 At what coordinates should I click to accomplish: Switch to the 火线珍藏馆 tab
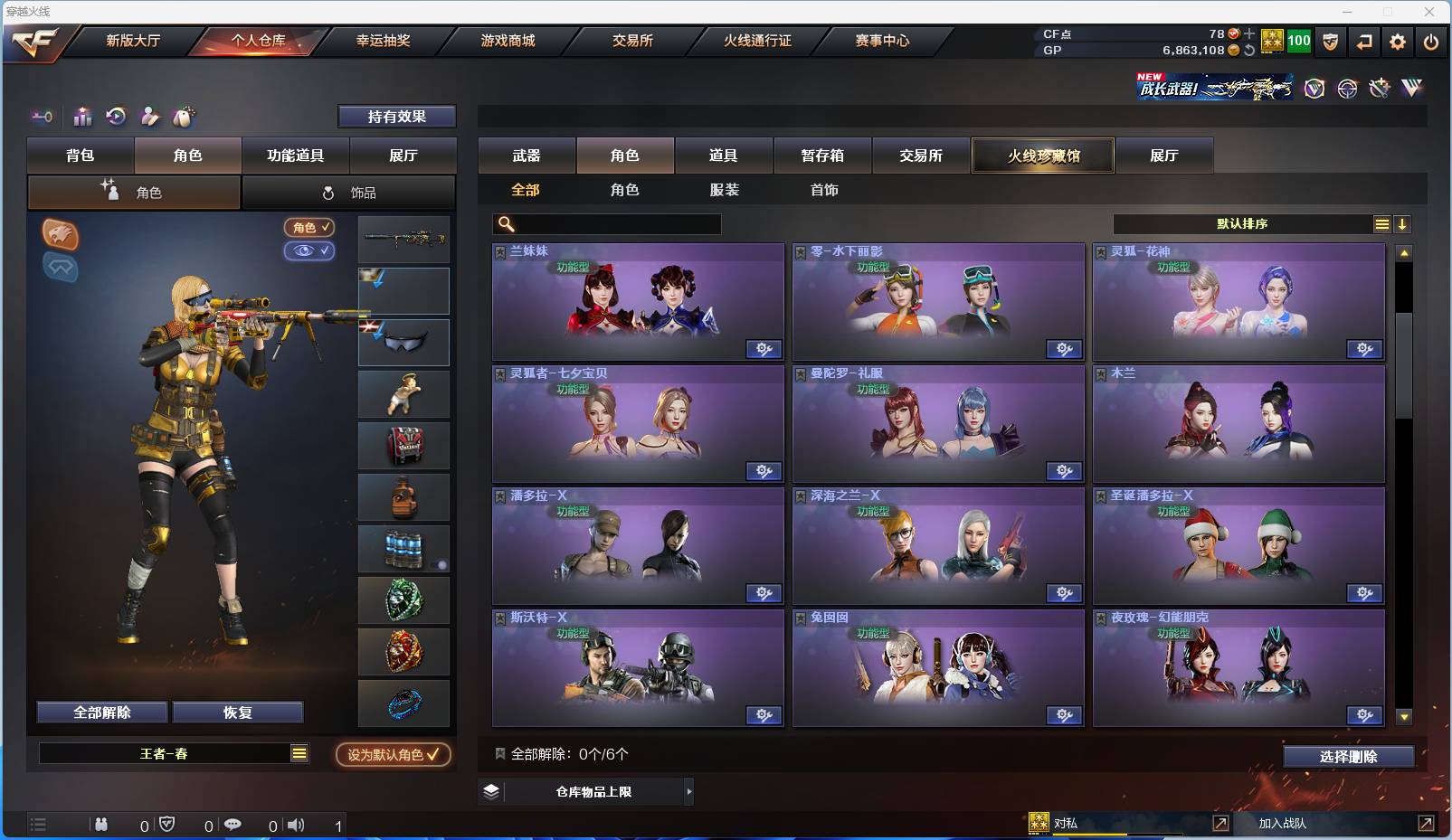[1042, 155]
